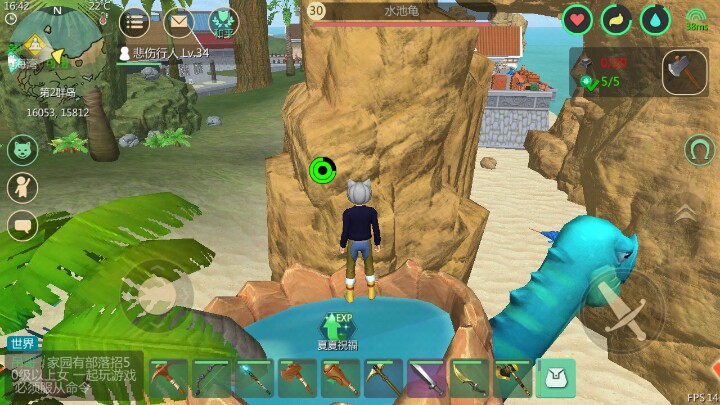Tap the double up-arrow jump button
The width and height of the screenshot is (720, 405).
[x=685, y=212]
